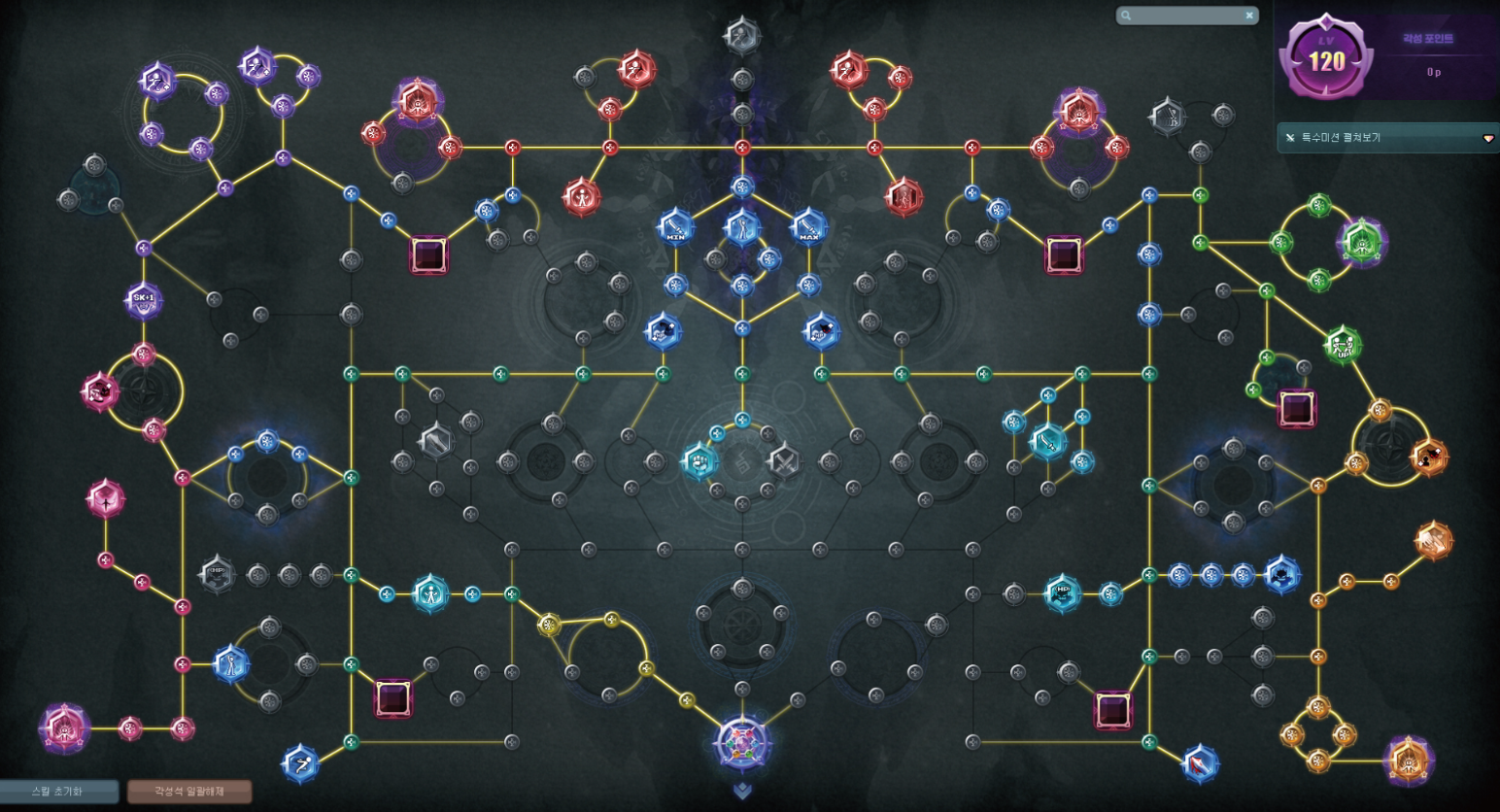This screenshot has width=1500, height=812.
Task: Click the 스킬 초기화 reset button
Action: coord(58,792)
